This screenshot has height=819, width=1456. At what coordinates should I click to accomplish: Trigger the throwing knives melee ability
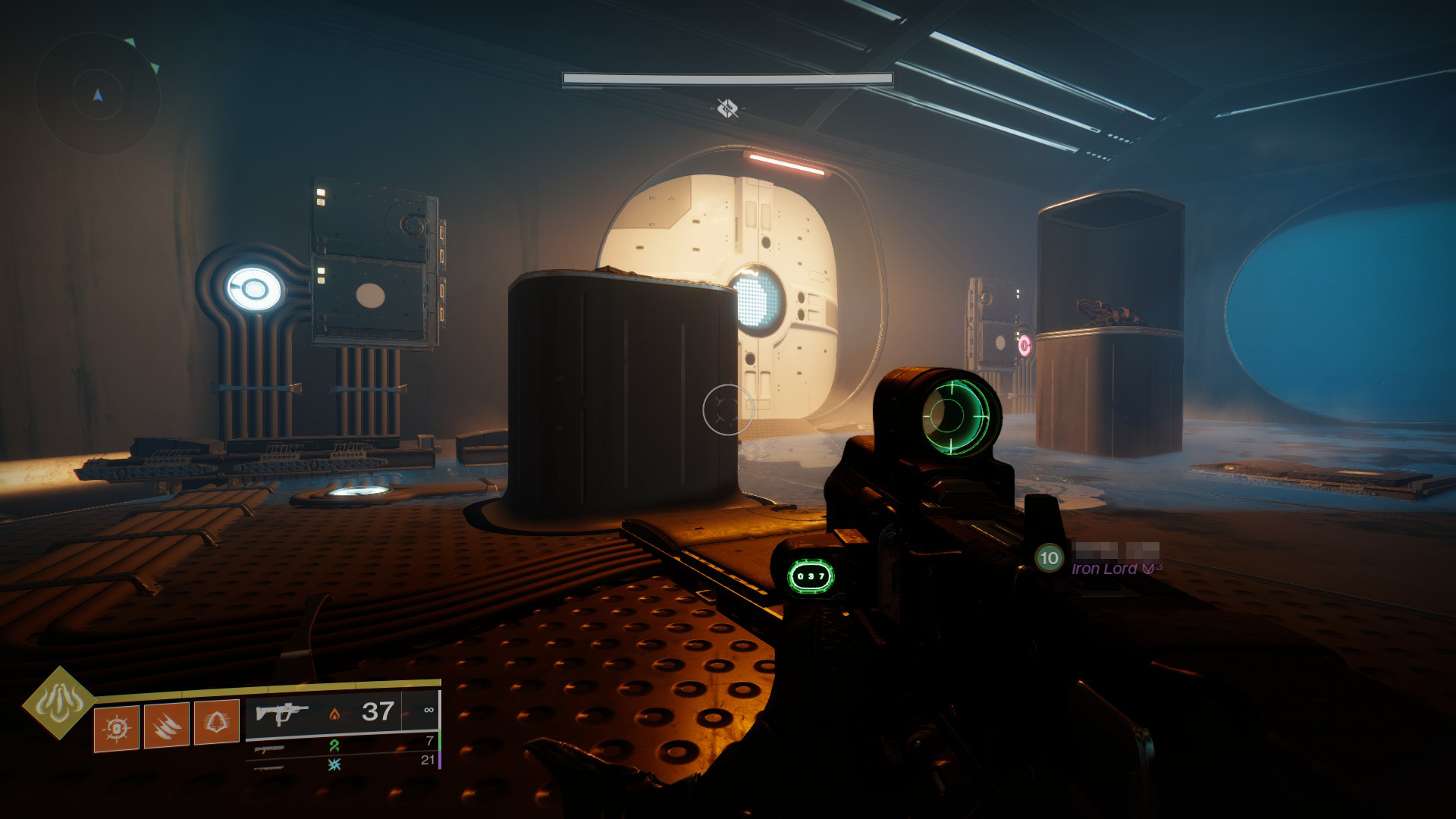pos(166,726)
